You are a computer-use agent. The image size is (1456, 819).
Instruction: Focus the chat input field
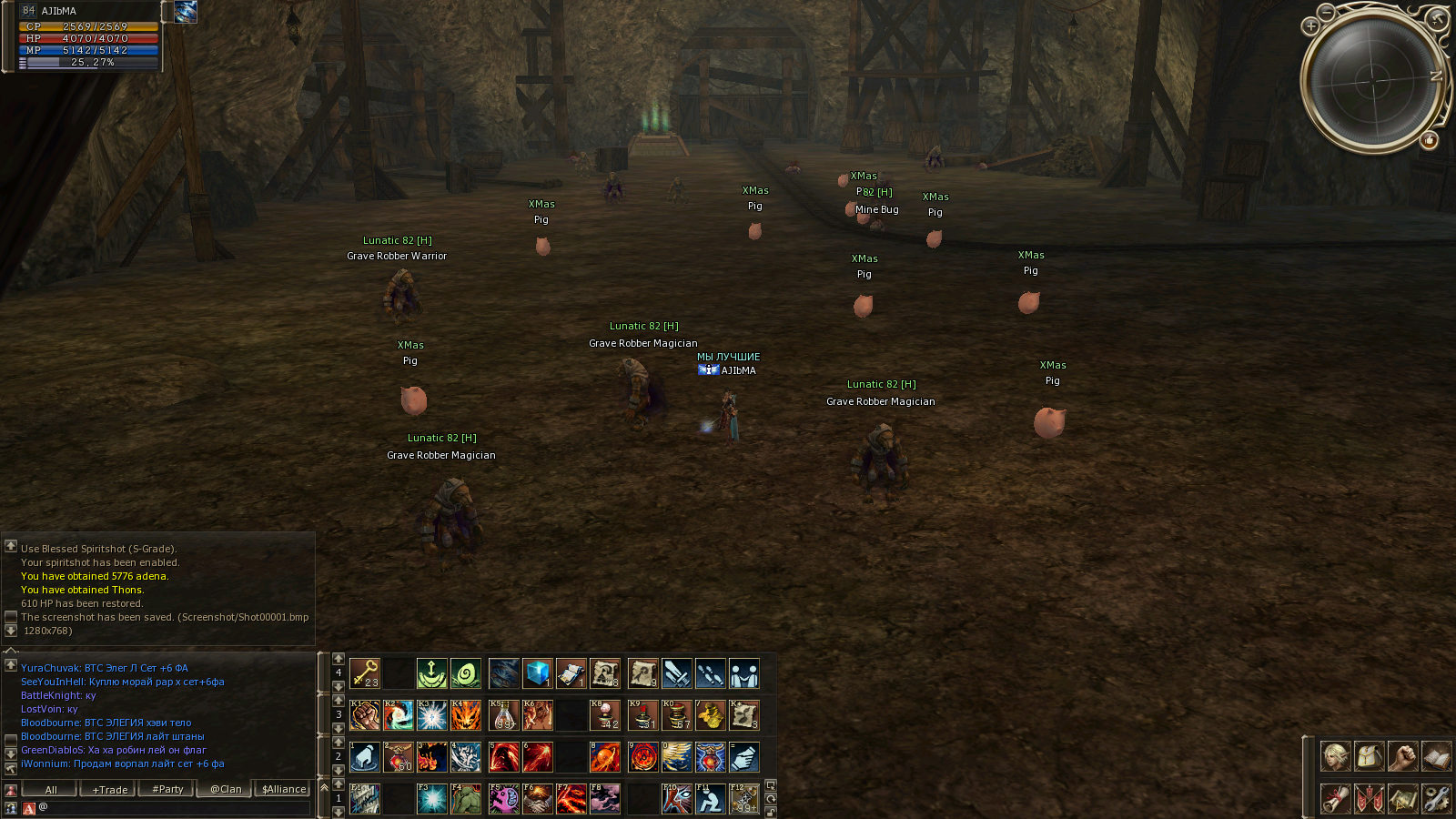pos(173,807)
